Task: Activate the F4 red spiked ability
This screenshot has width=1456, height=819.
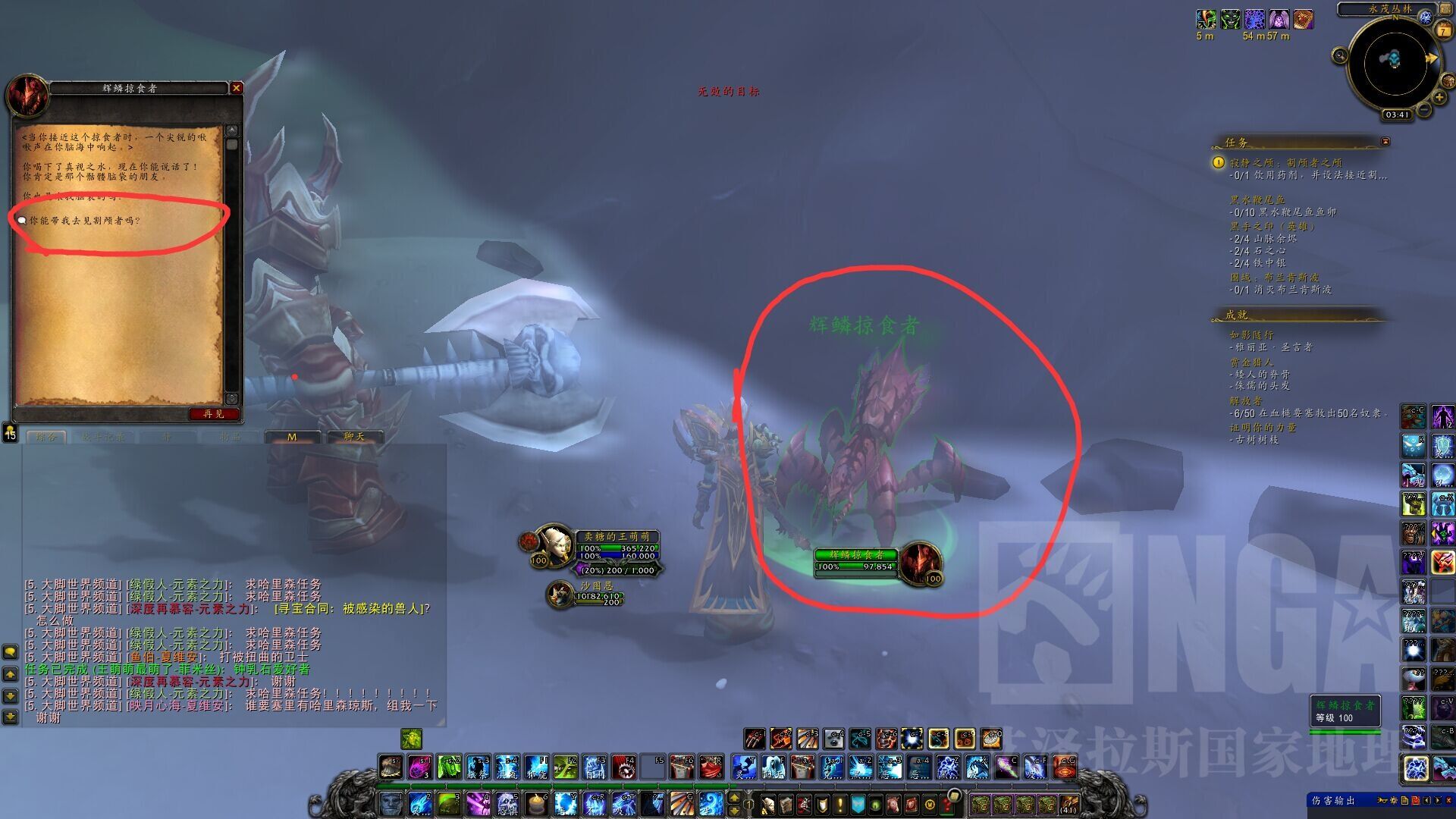Action: (624, 767)
